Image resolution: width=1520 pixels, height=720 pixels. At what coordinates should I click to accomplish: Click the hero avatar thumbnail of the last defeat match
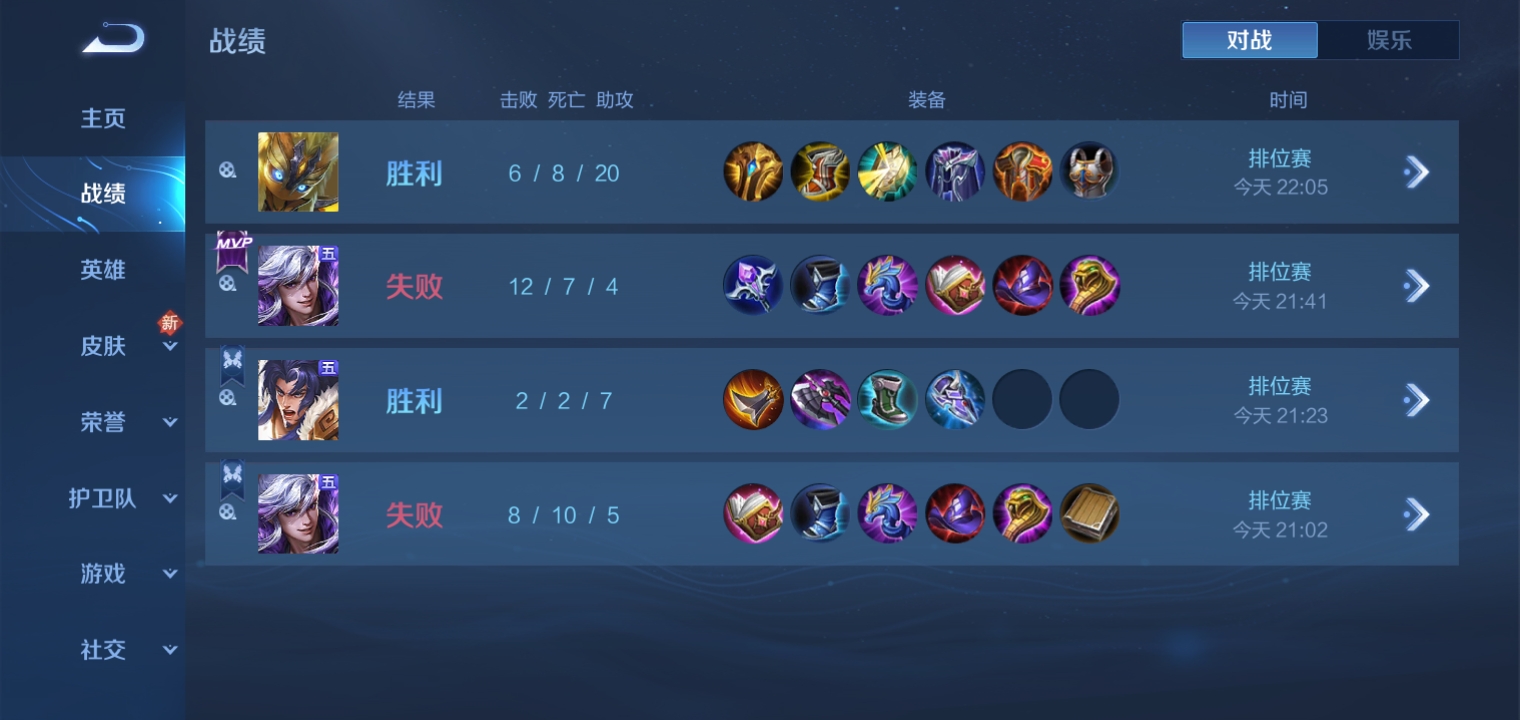(x=298, y=513)
